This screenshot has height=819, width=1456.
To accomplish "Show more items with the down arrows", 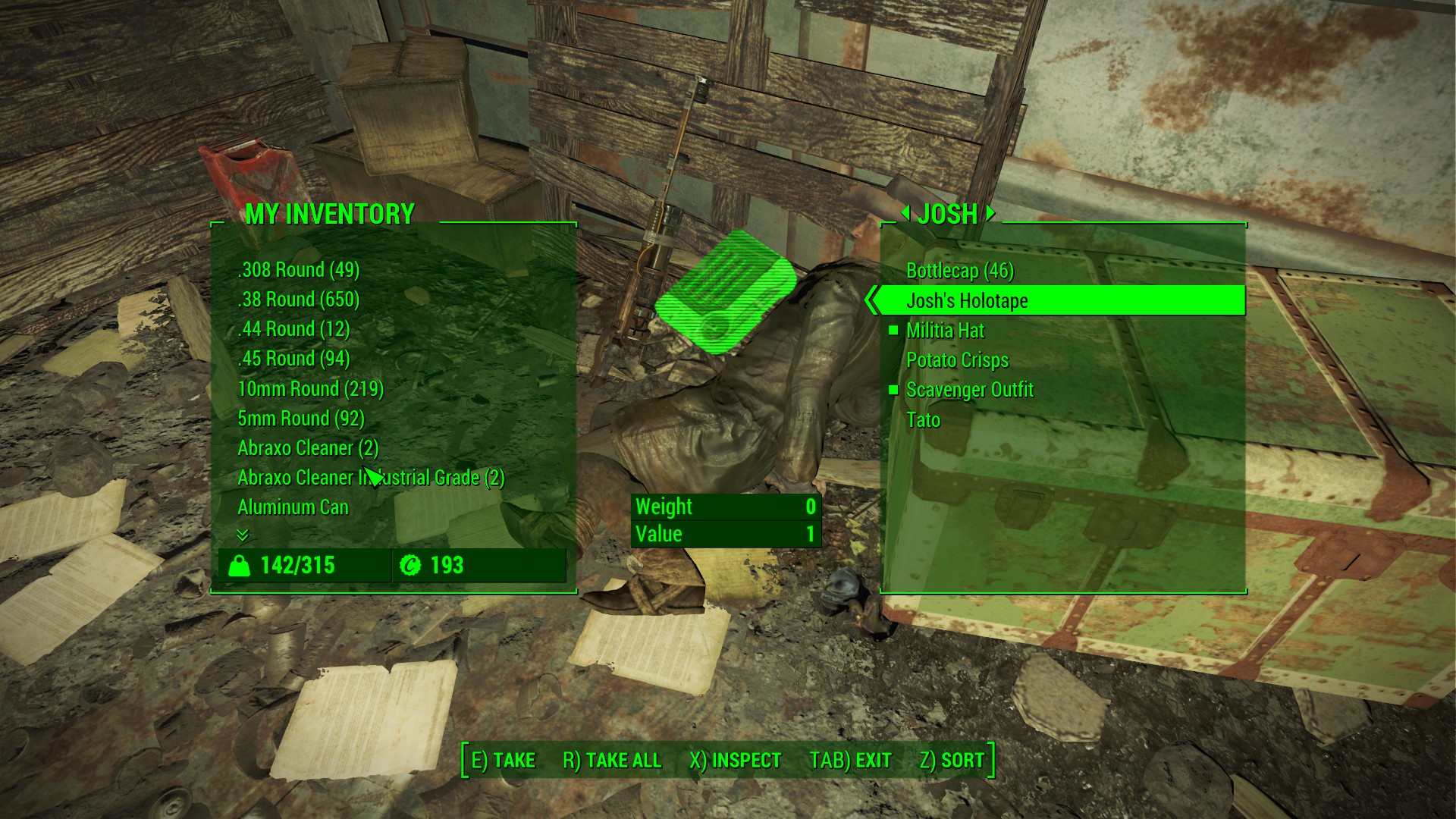I will point(243,535).
